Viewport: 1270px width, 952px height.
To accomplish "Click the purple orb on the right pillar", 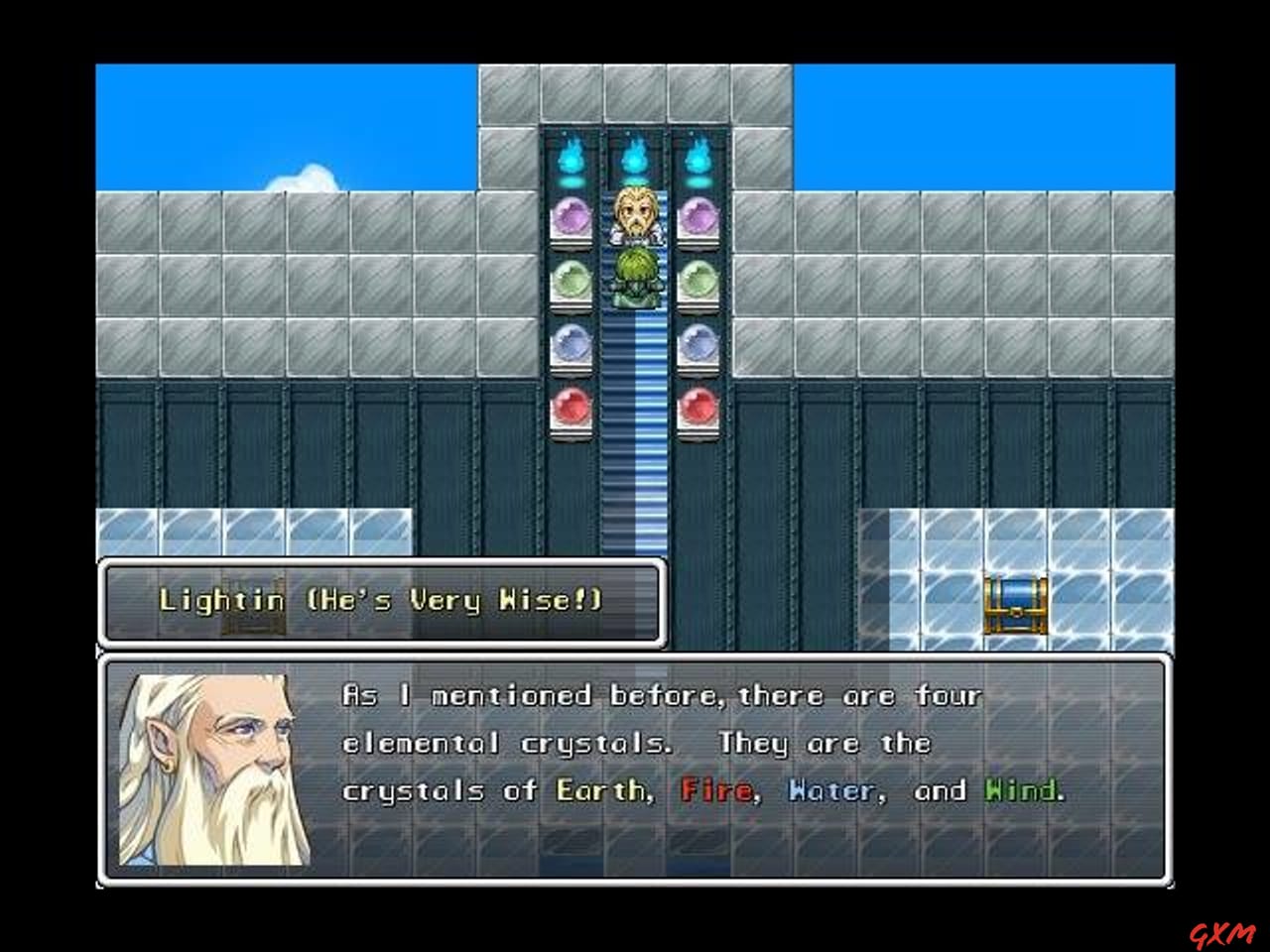I will pyautogui.click(x=697, y=214).
